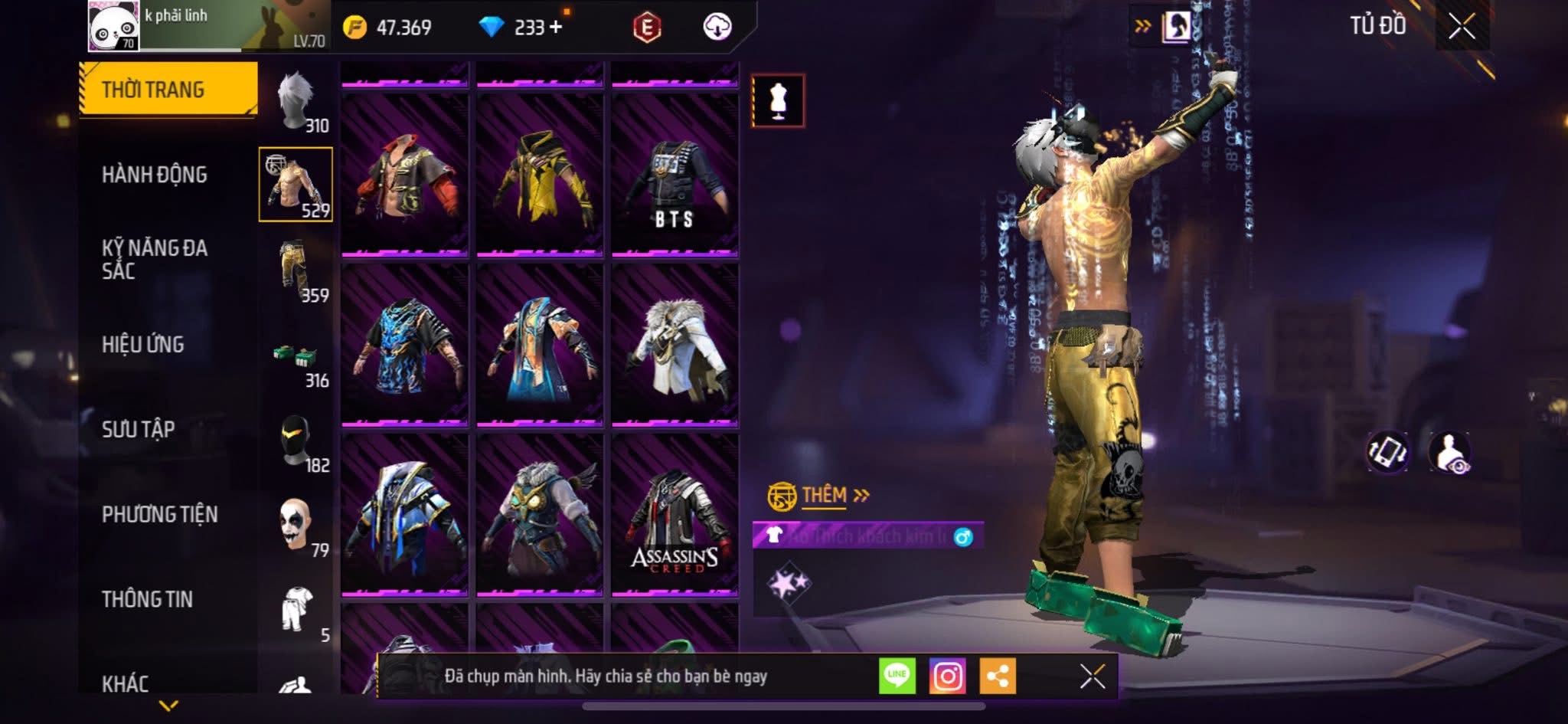This screenshot has height=724, width=1568.
Task: Open the Kỹ Năng Đa Sắc section
Action: coord(155,259)
